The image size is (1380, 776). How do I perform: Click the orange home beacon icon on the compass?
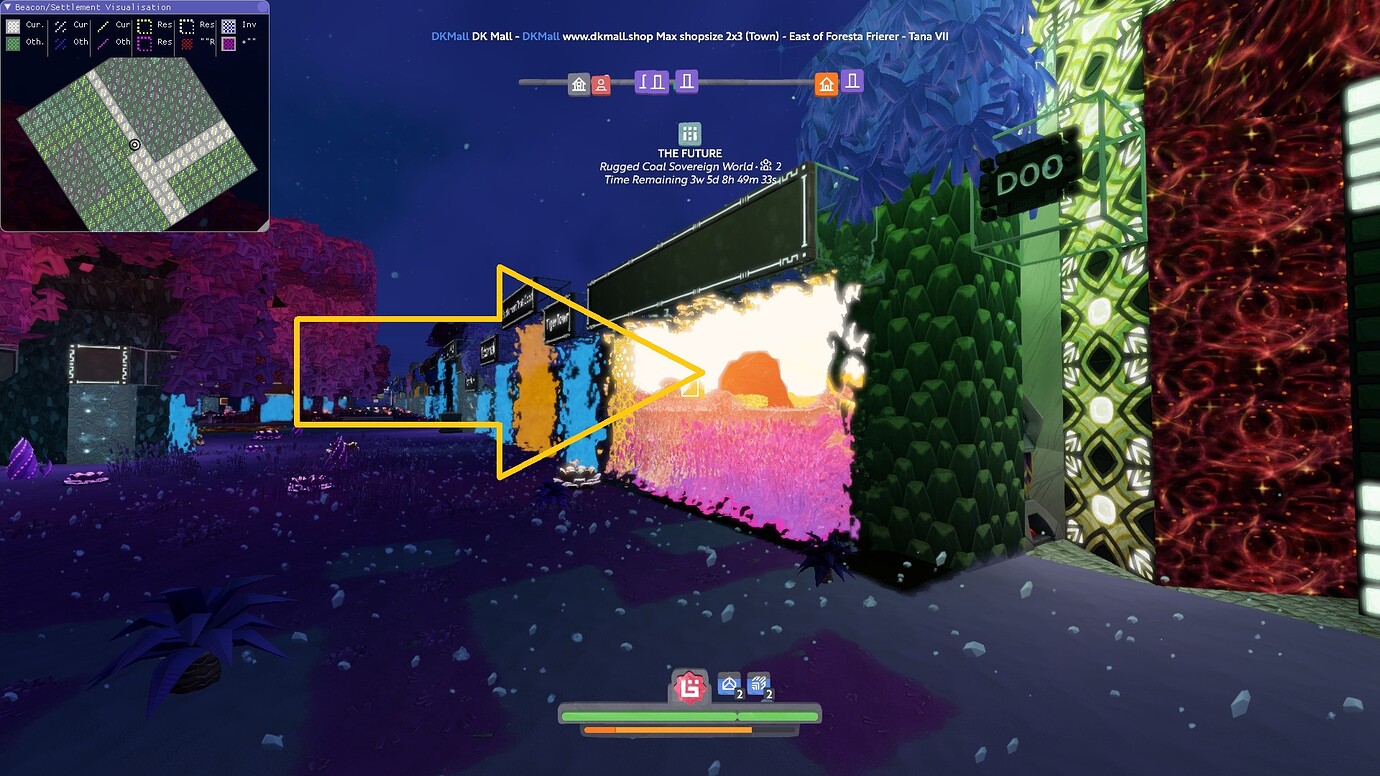click(x=828, y=84)
